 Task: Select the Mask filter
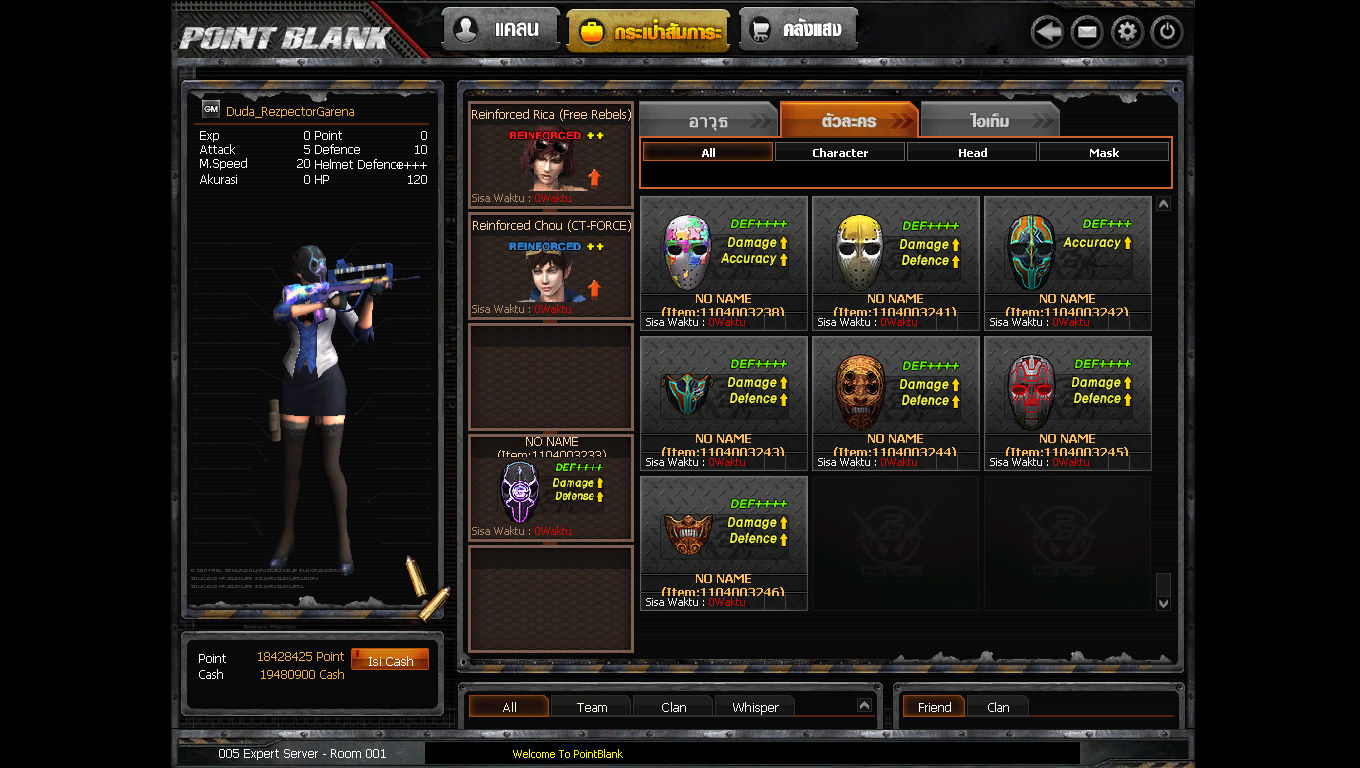point(1104,151)
